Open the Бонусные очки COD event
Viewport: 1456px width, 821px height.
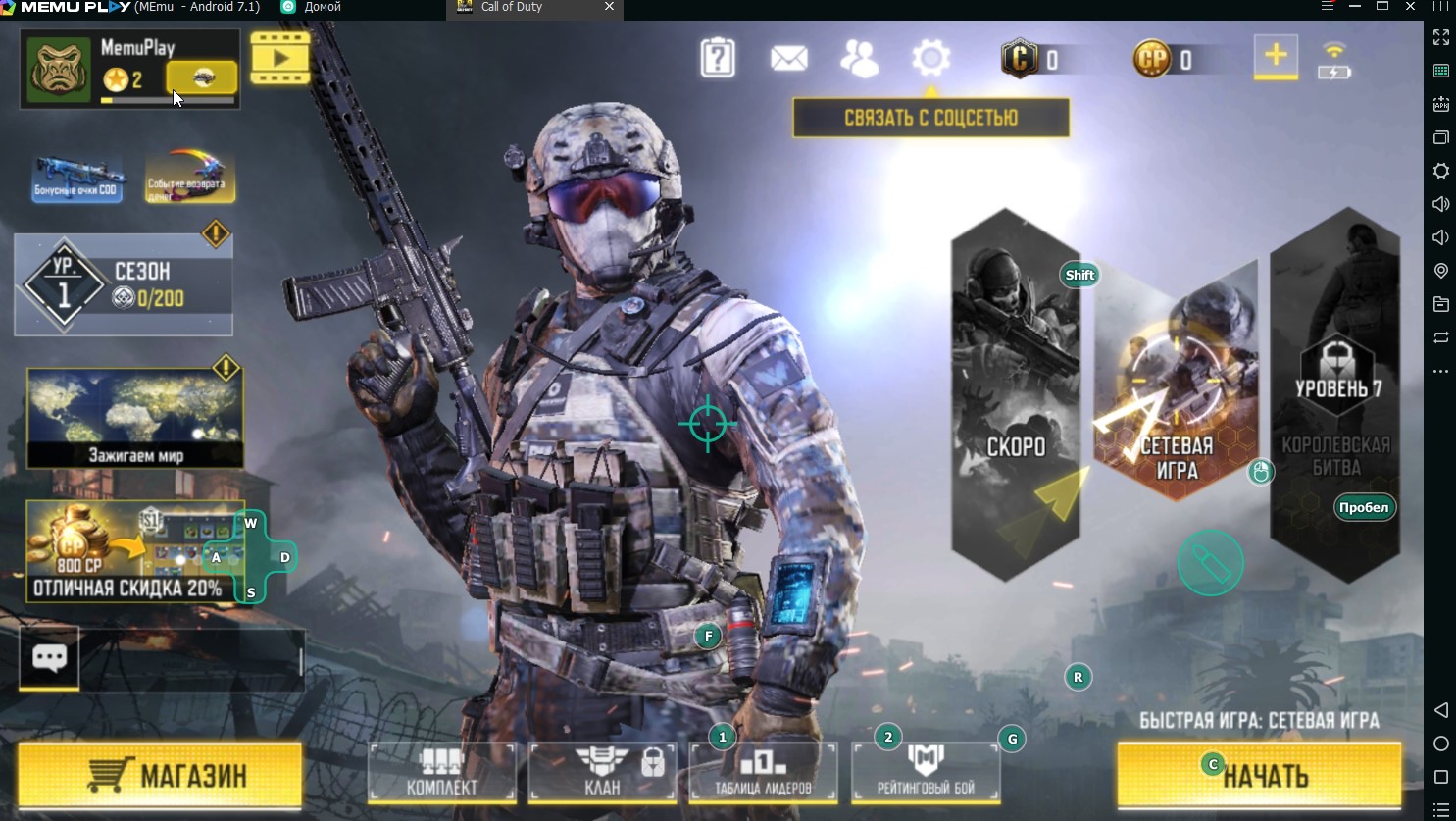coord(77,178)
